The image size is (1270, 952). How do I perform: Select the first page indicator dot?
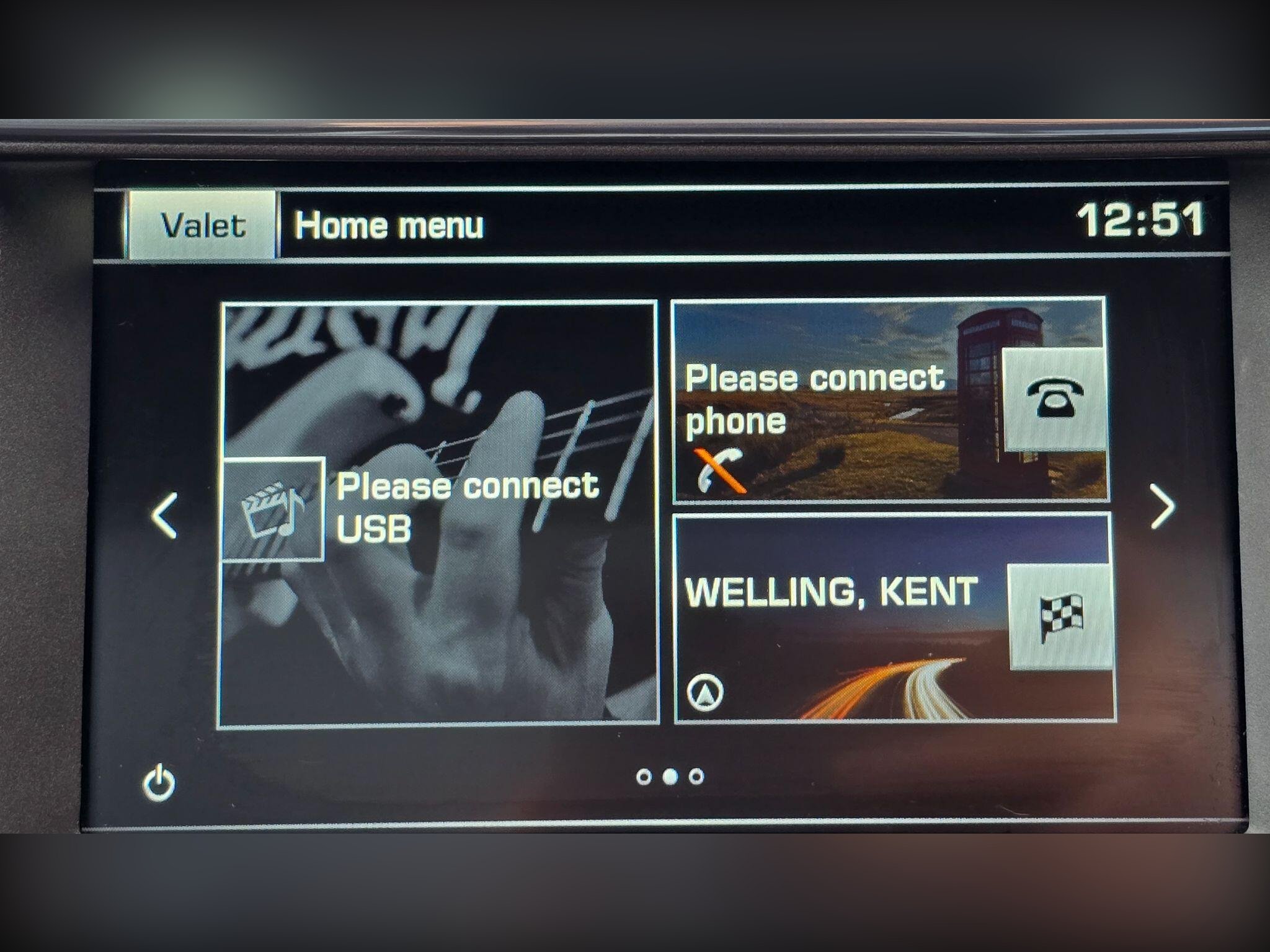click(x=644, y=777)
